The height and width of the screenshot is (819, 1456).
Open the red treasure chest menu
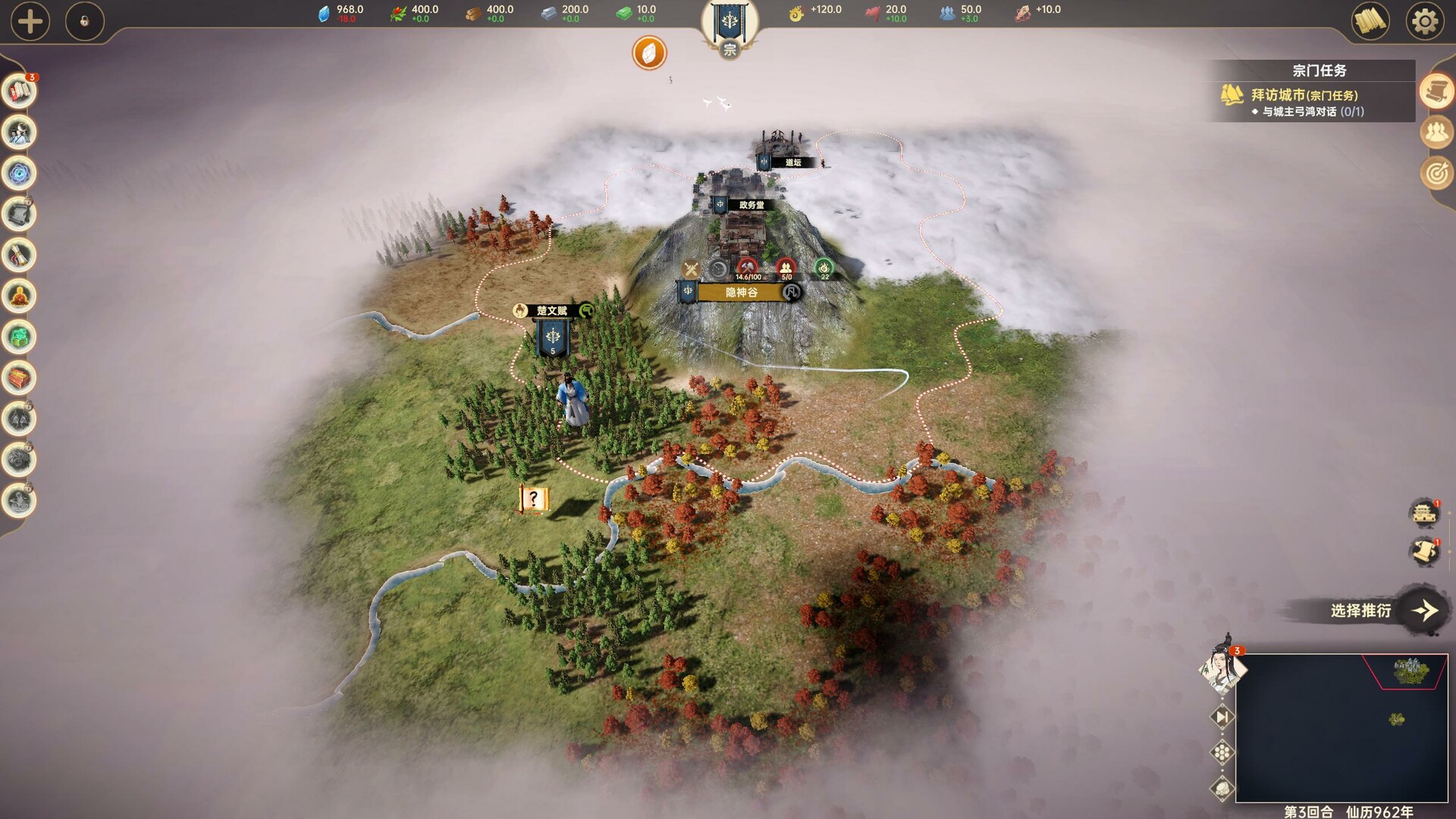tap(20, 378)
